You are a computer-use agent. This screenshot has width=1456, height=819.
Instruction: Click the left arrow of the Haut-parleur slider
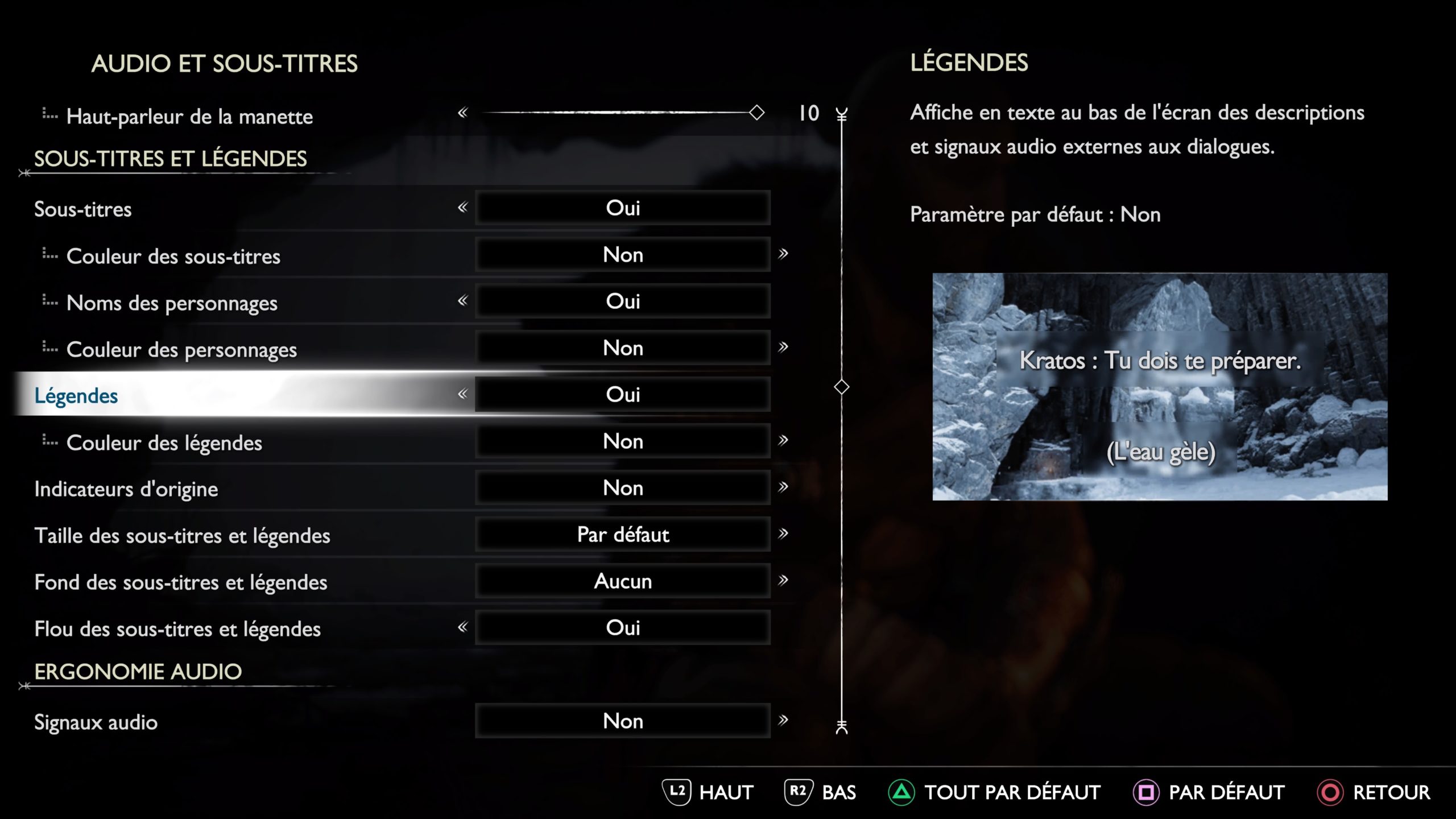(463, 113)
